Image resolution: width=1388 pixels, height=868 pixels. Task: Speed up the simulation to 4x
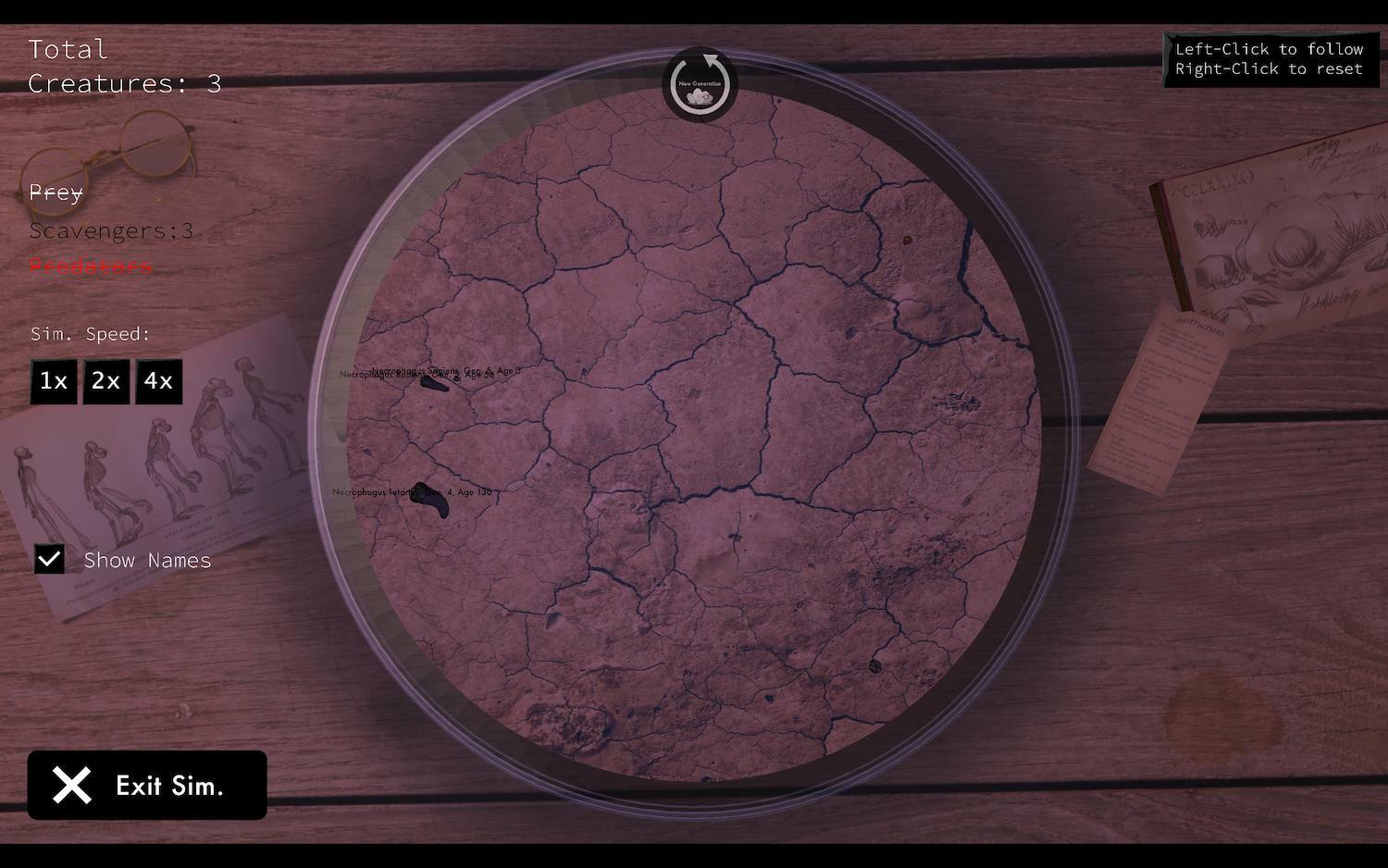coord(157,381)
